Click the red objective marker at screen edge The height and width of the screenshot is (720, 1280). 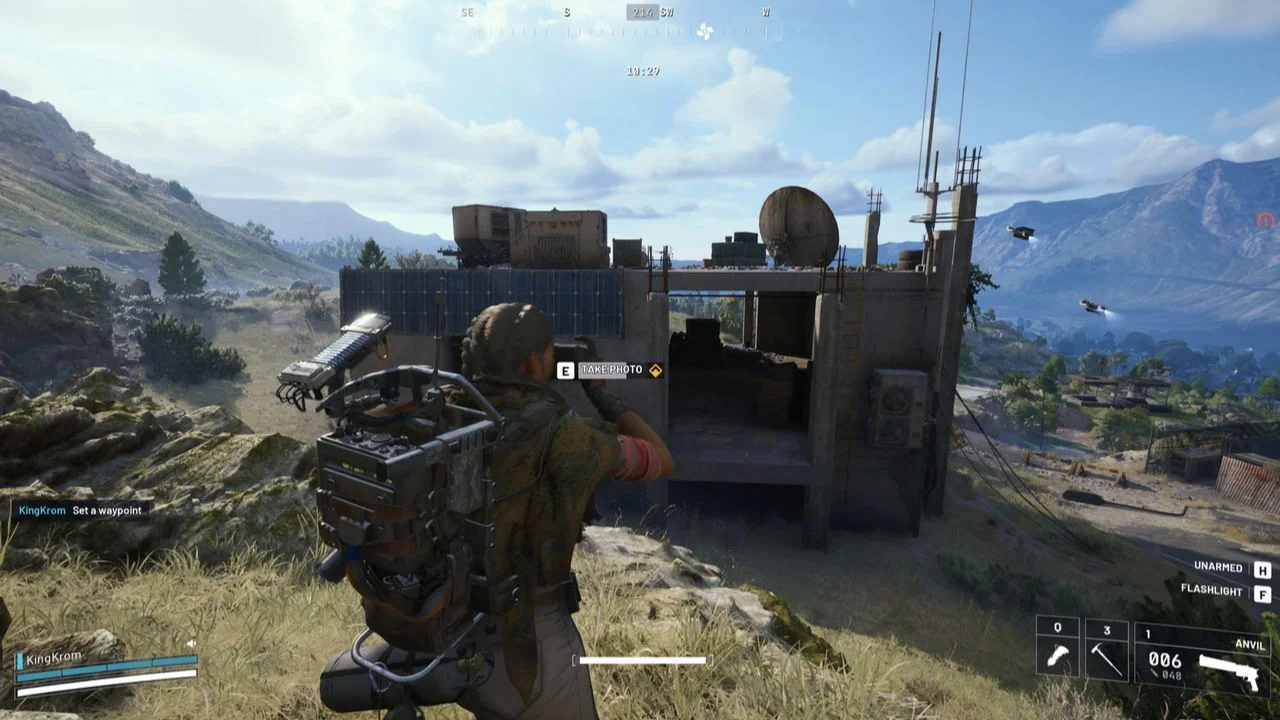(1266, 220)
